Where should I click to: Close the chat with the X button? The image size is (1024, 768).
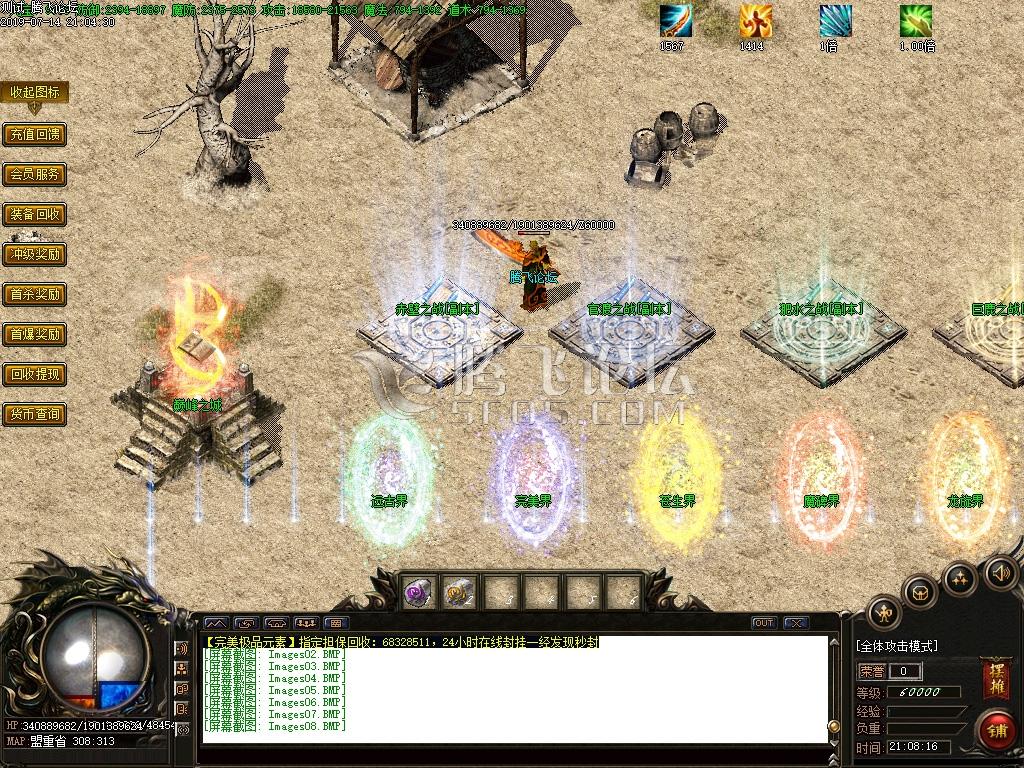(x=796, y=623)
